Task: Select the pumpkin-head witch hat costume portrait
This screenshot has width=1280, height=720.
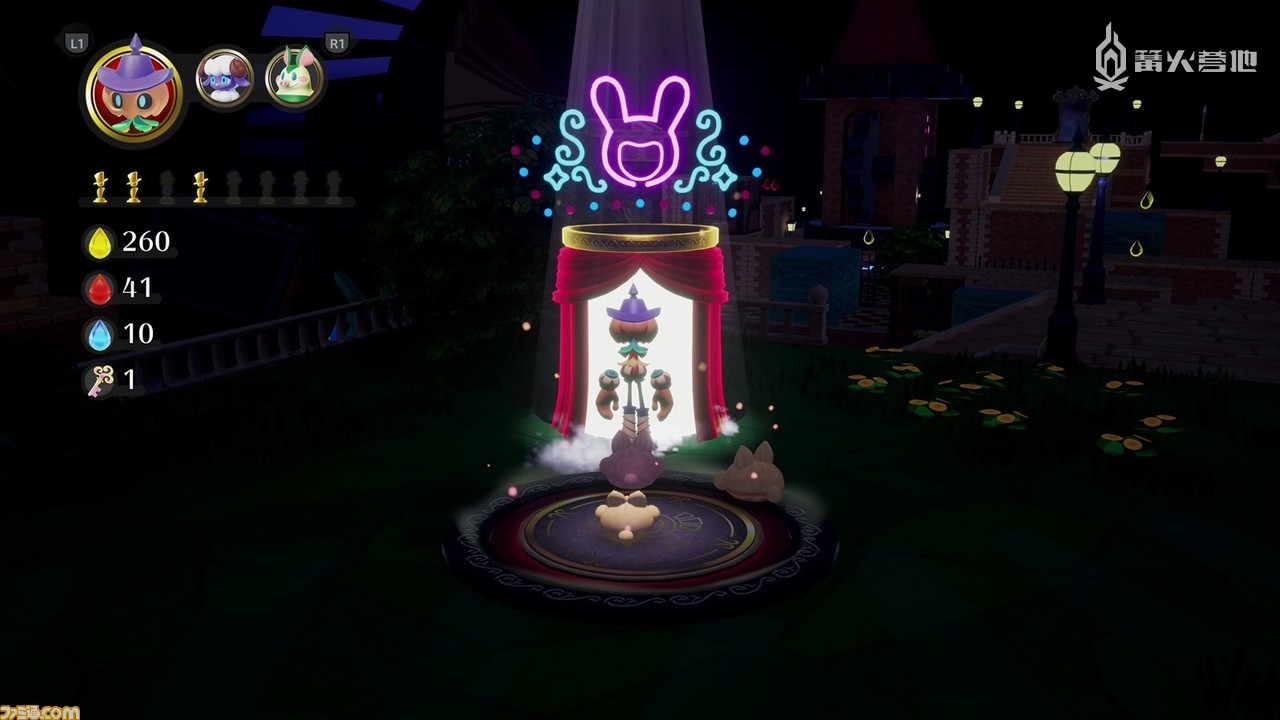Action: pyautogui.click(x=133, y=83)
